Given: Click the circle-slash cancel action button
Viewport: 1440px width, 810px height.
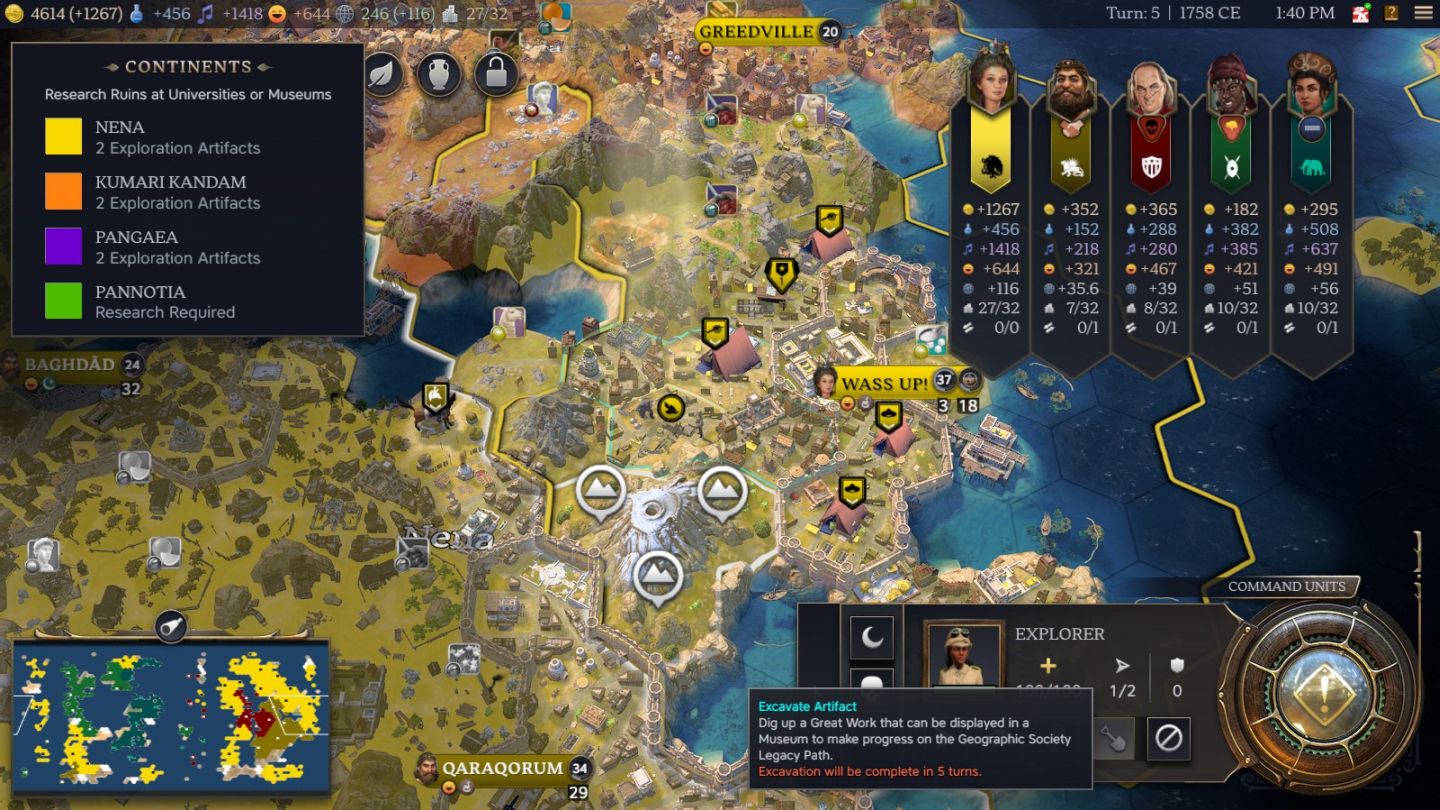Looking at the screenshot, I should coord(1168,740).
